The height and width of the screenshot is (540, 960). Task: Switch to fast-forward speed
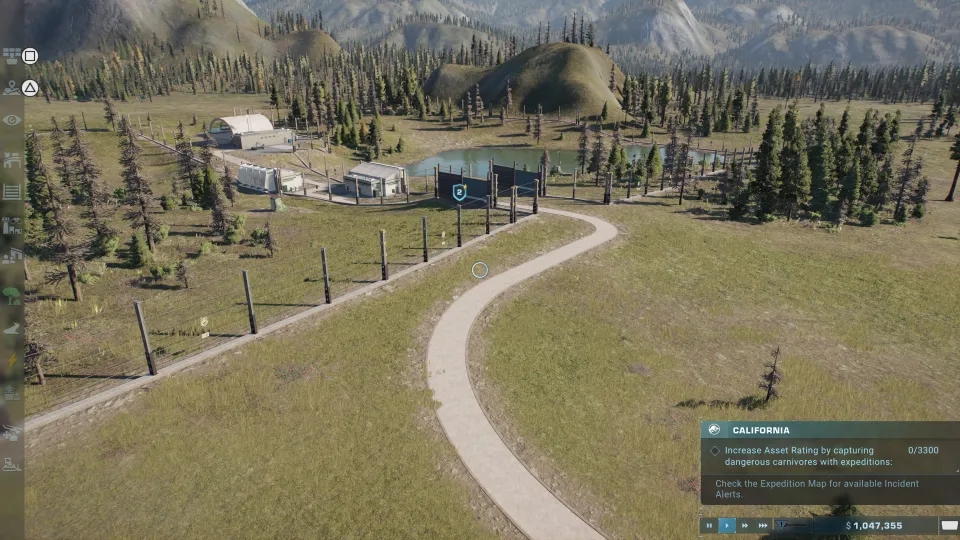point(745,525)
